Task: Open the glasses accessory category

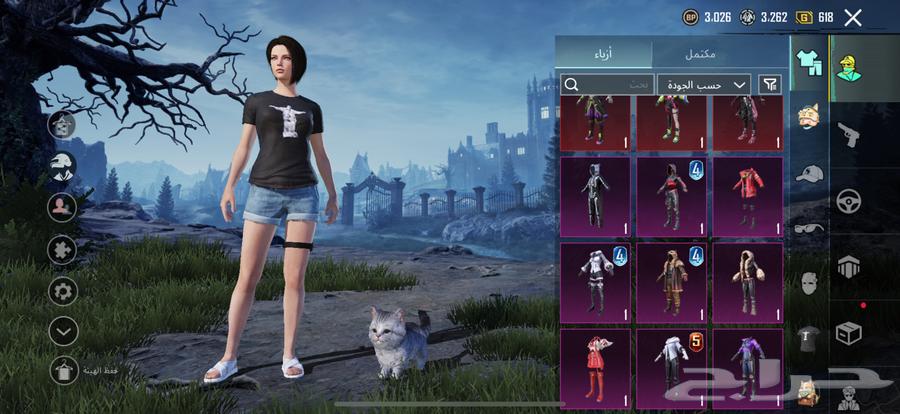Action: pos(808,228)
